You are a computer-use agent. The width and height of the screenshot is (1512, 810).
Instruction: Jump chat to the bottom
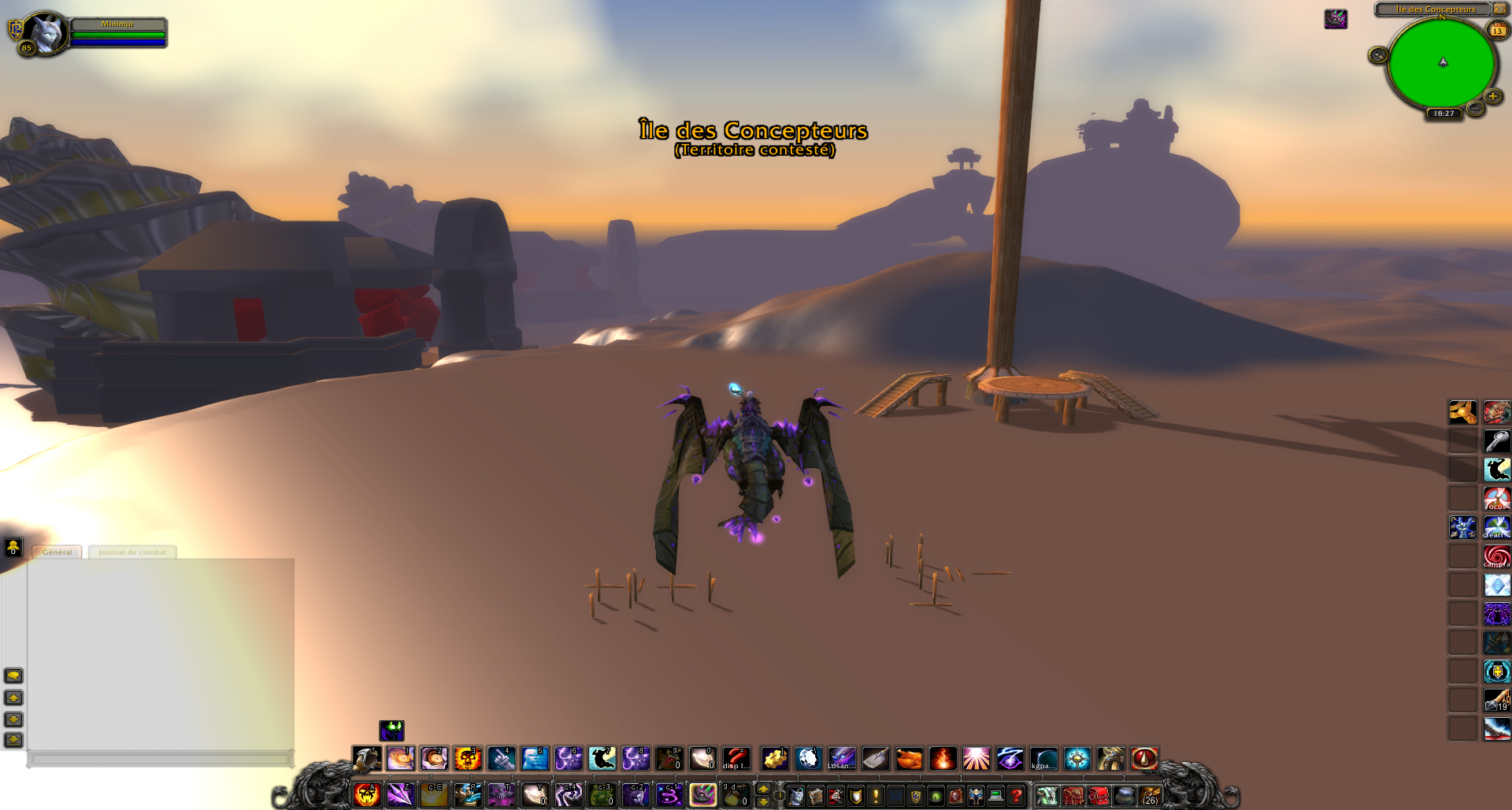tap(13, 740)
